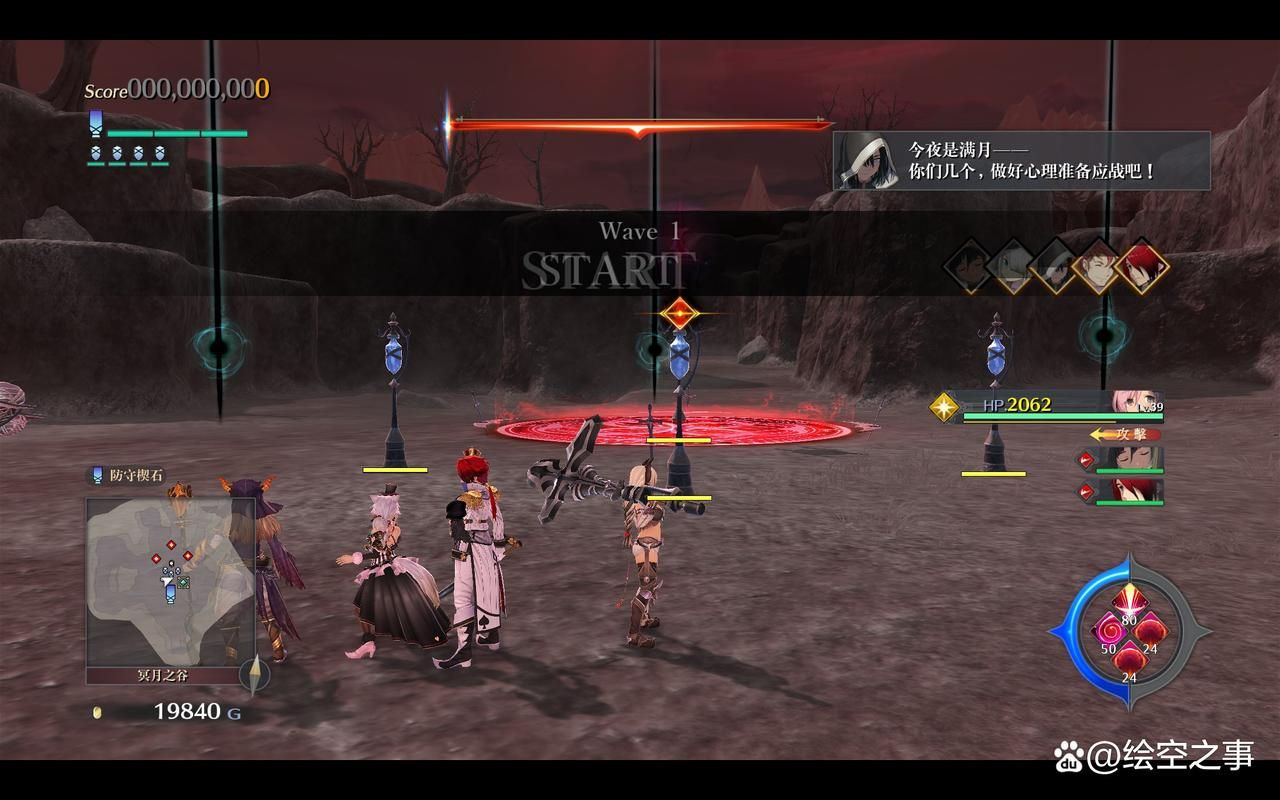The height and width of the screenshot is (800, 1280).
Task: Select the red-haired diamond portrait in character lineup
Action: click(1141, 266)
